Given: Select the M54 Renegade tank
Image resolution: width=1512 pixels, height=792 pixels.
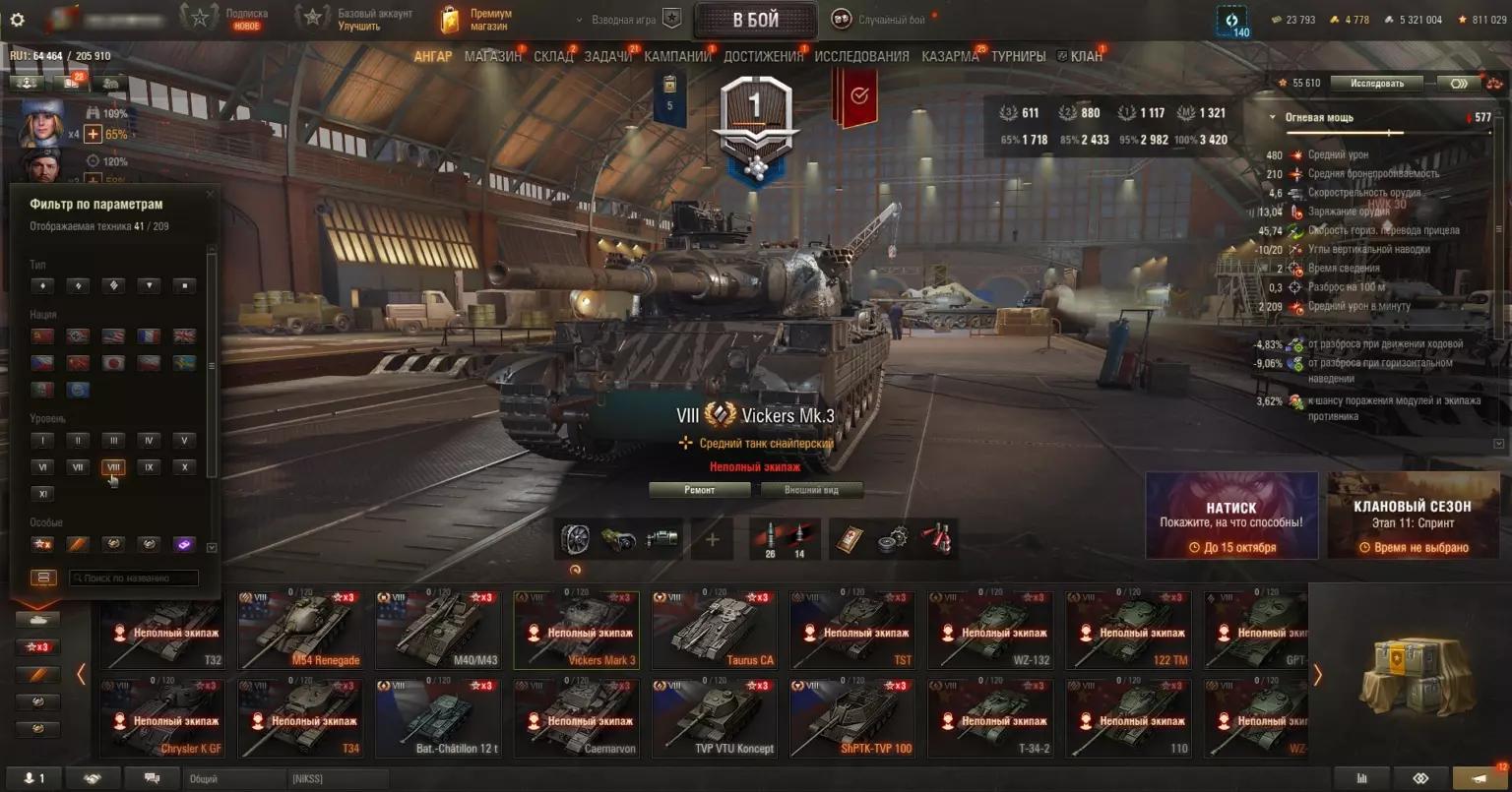Looking at the screenshot, I should 300,631.
